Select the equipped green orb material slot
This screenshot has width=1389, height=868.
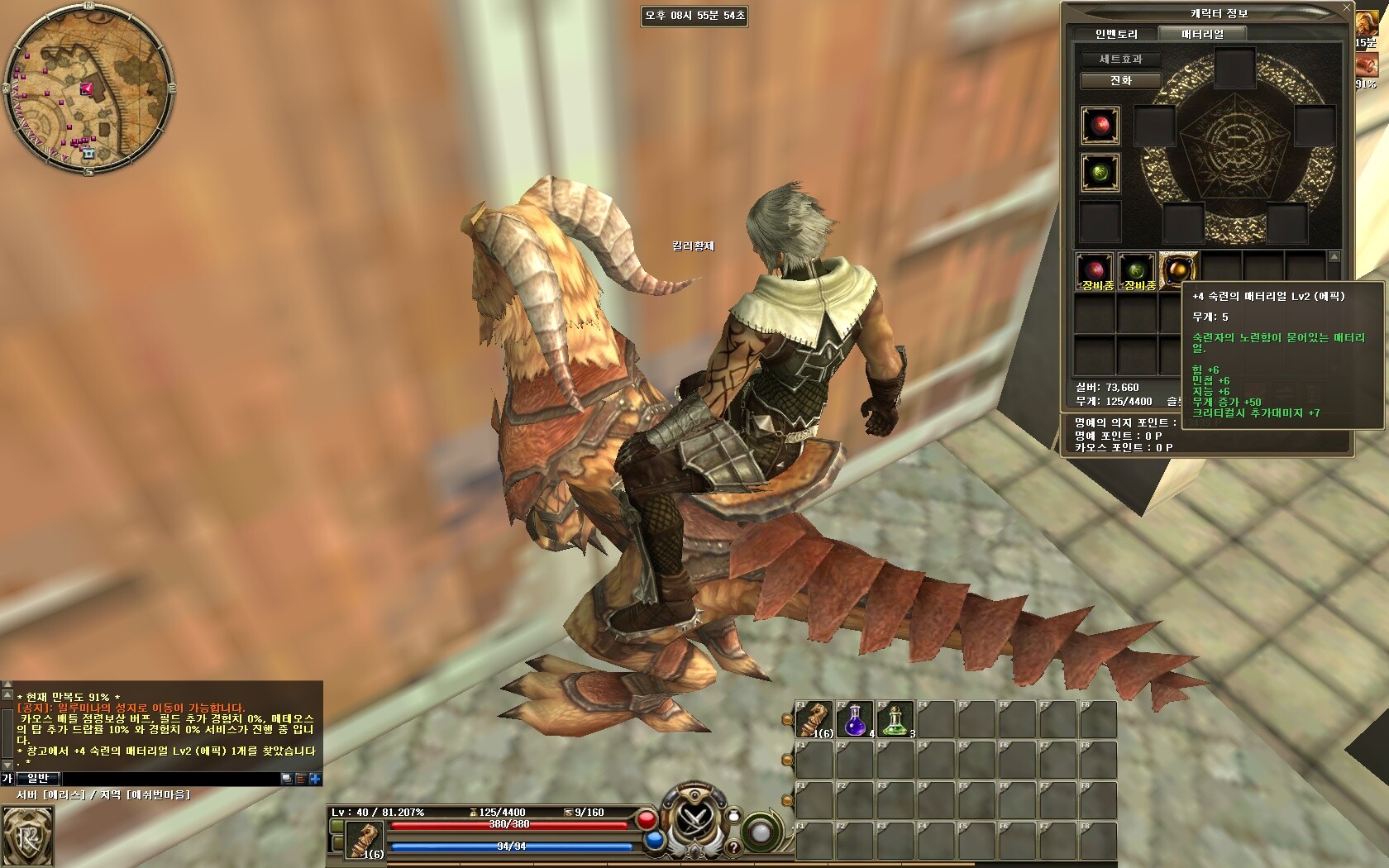click(x=1100, y=172)
